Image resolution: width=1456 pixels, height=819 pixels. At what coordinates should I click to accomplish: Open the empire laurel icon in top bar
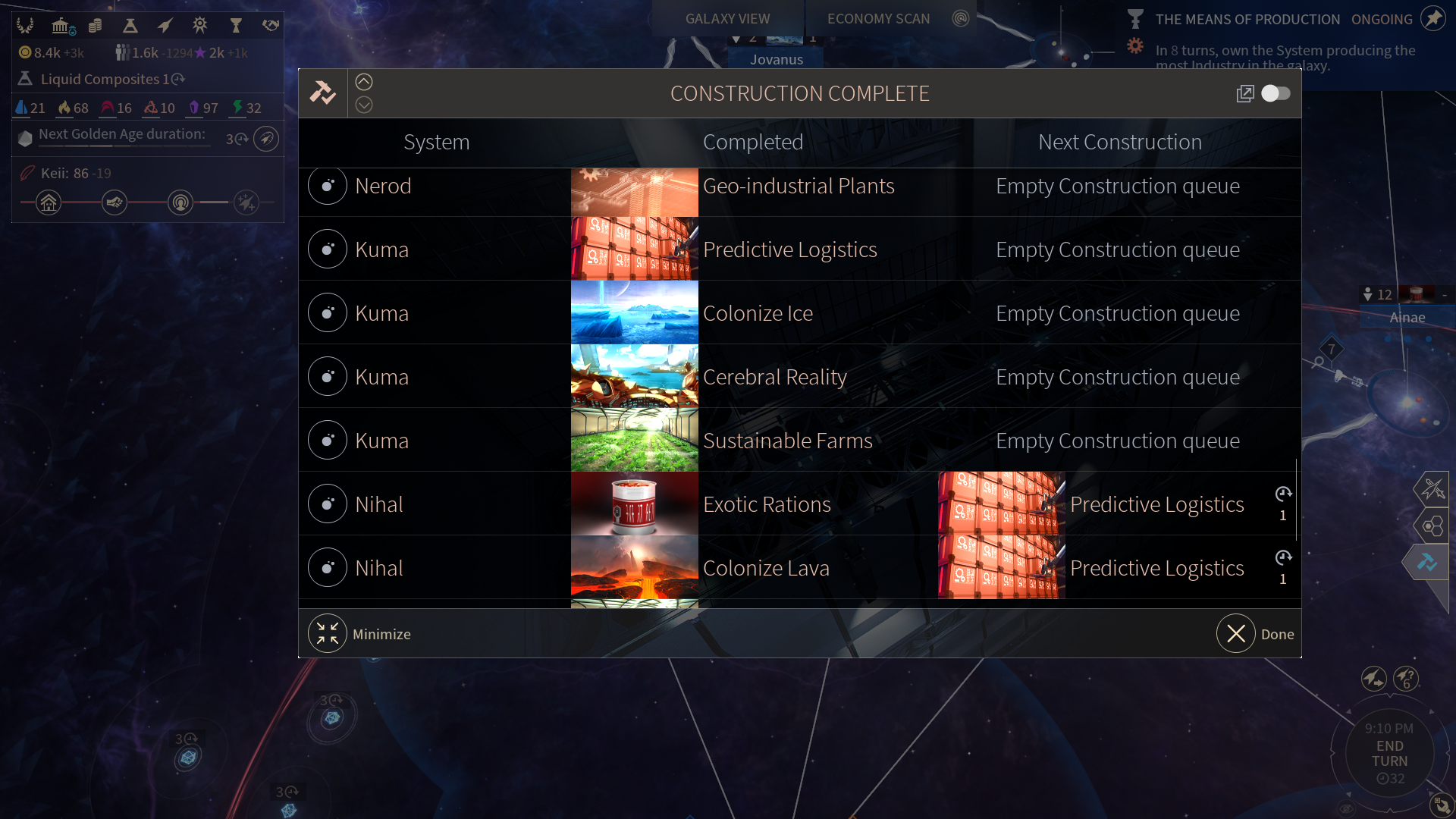(25, 26)
